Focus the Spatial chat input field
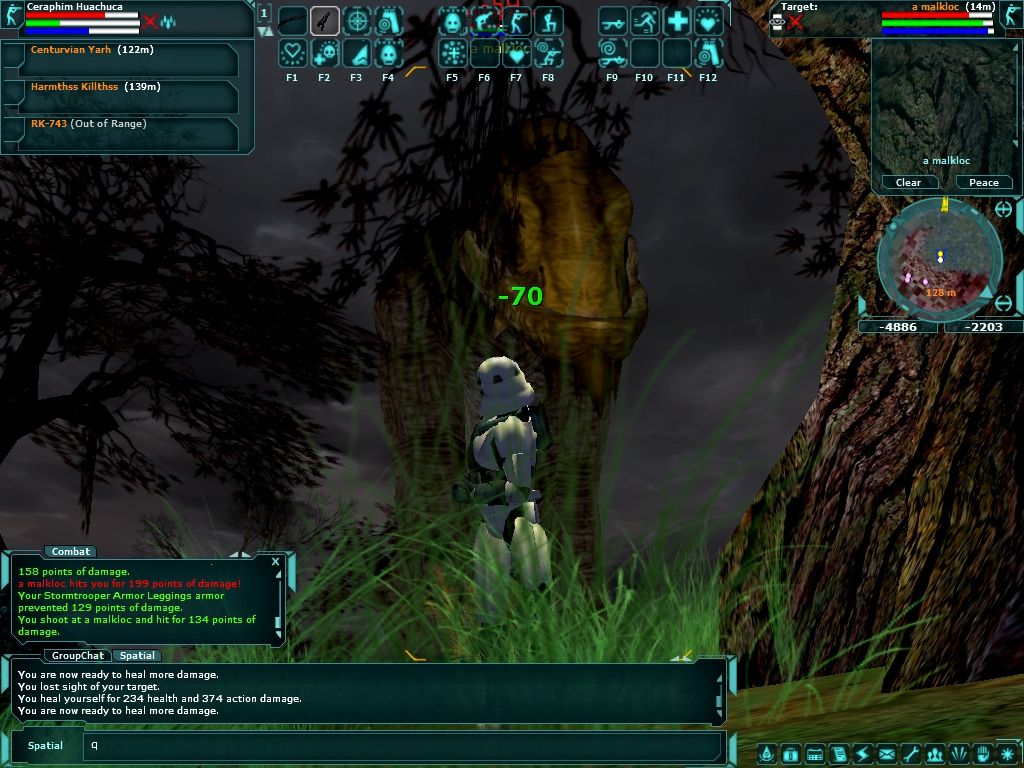1024x768 pixels. [x=400, y=745]
